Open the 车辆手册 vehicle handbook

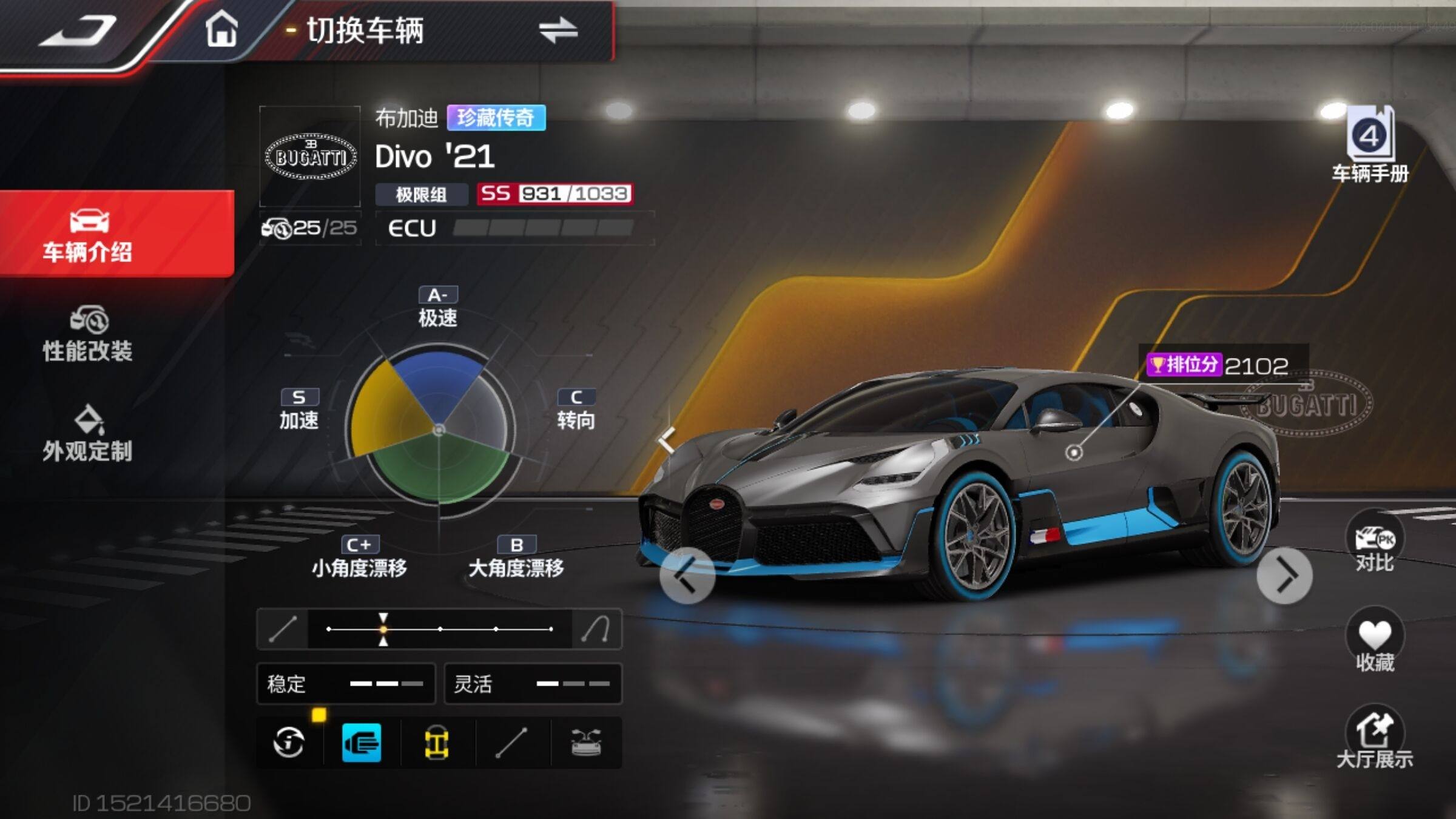[1370, 146]
